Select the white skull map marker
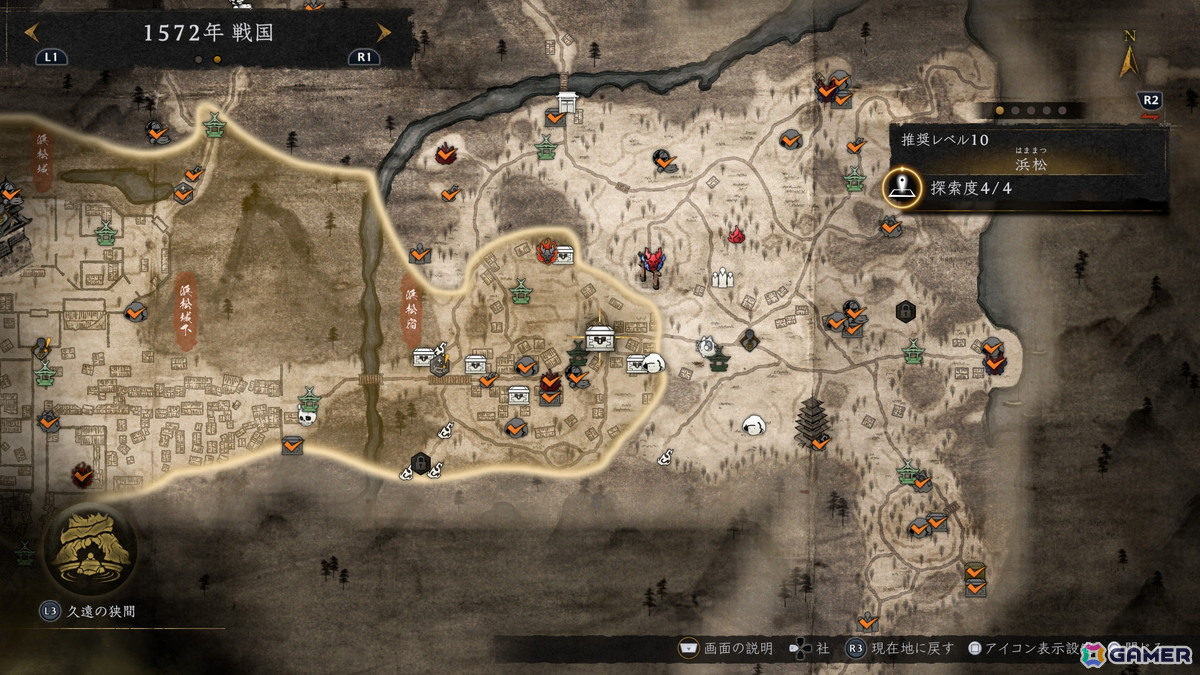The height and width of the screenshot is (675, 1200). click(x=308, y=416)
